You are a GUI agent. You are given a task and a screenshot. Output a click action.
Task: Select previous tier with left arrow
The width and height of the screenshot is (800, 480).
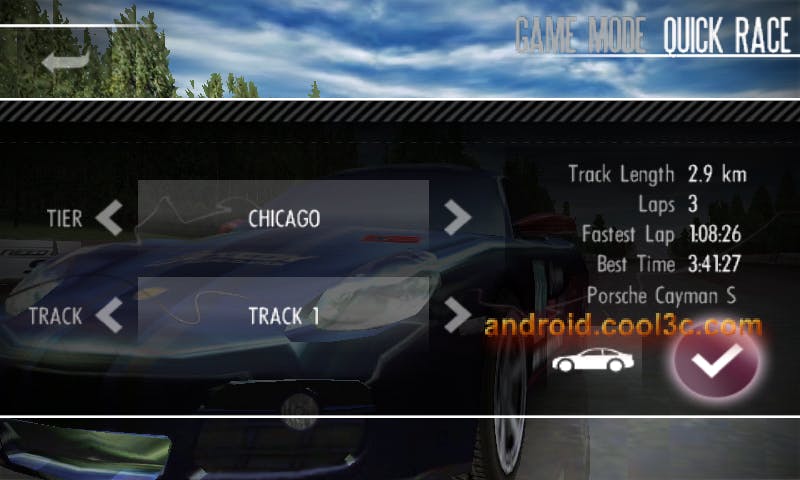point(109,217)
